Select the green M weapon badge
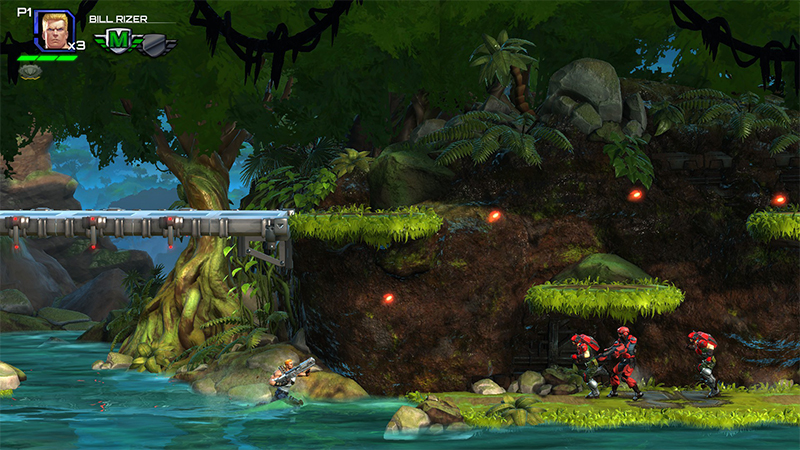 pos(117,41)
